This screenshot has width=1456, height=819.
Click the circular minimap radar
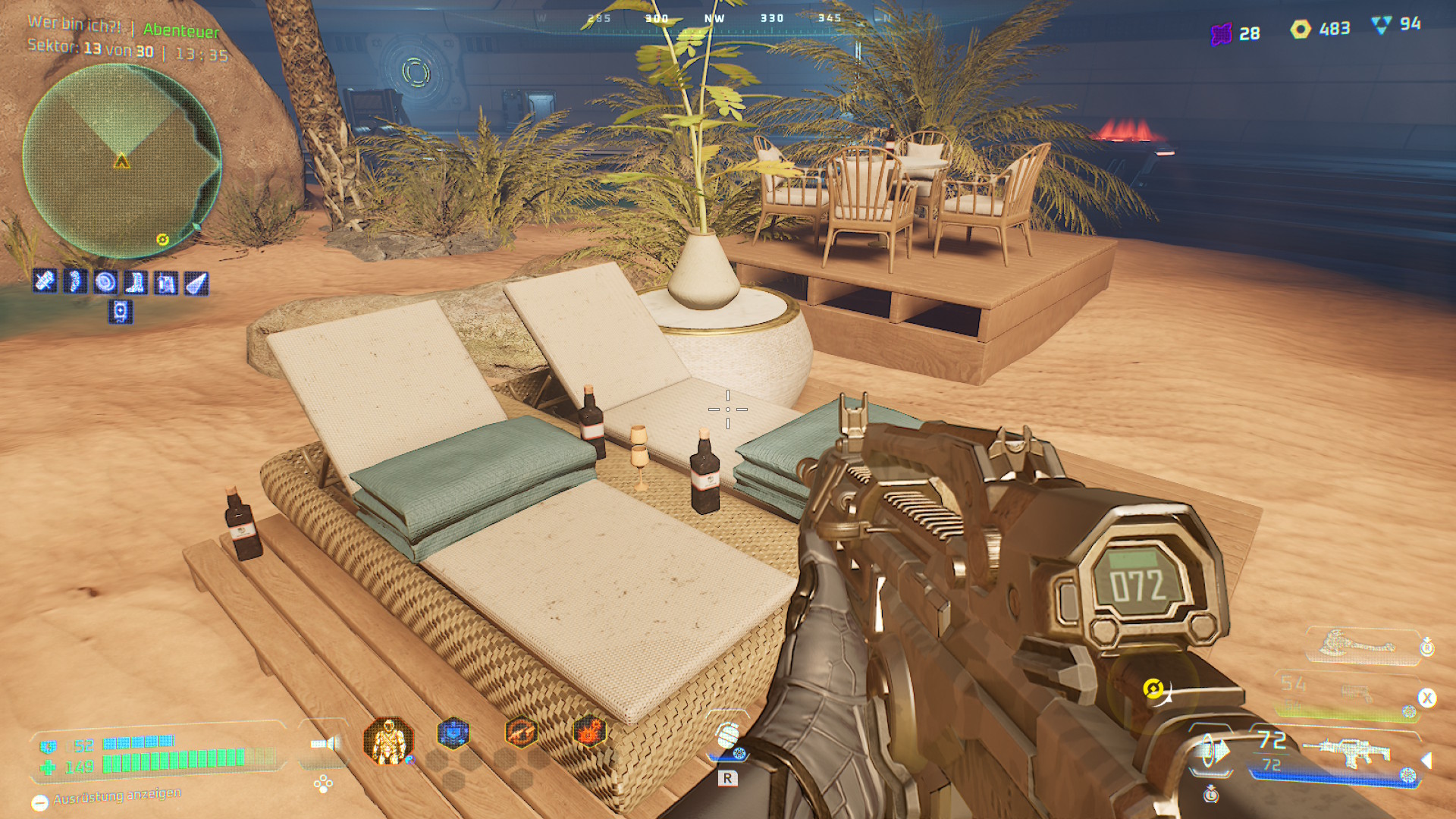(121, 161)
